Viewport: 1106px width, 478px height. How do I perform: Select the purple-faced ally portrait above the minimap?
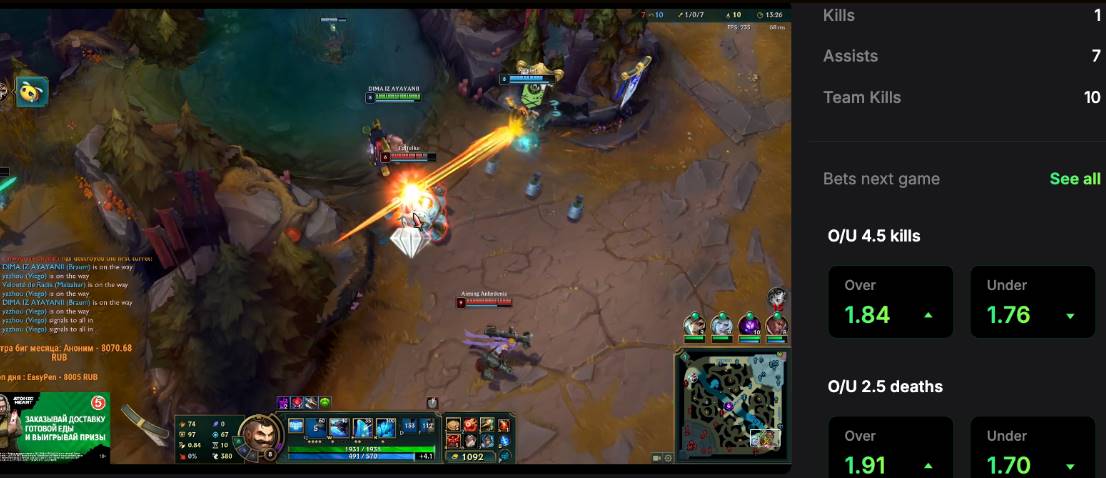click(749, 325)
